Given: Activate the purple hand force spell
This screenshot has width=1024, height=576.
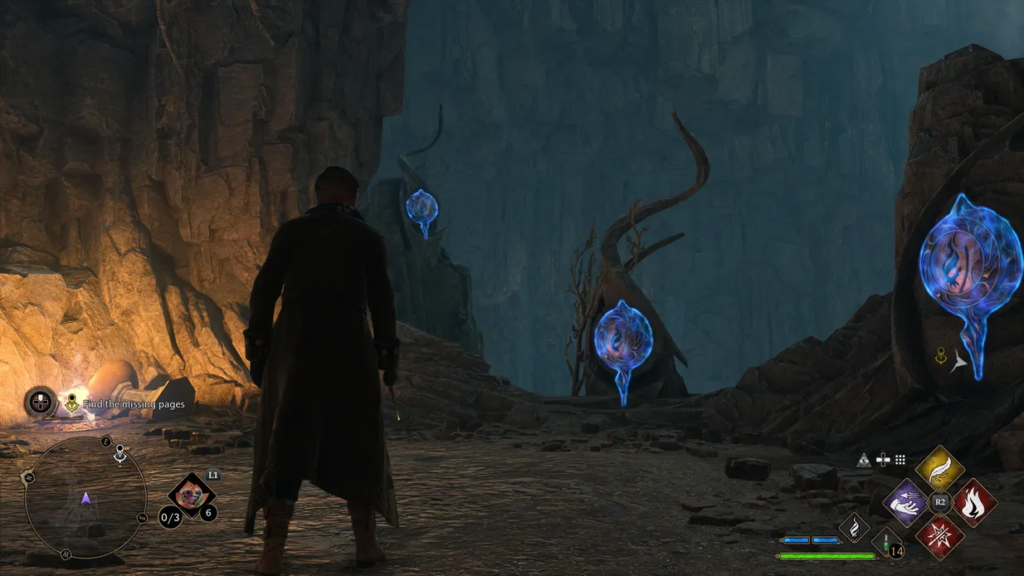Looking at the screenshot, I should coord(907,501).
